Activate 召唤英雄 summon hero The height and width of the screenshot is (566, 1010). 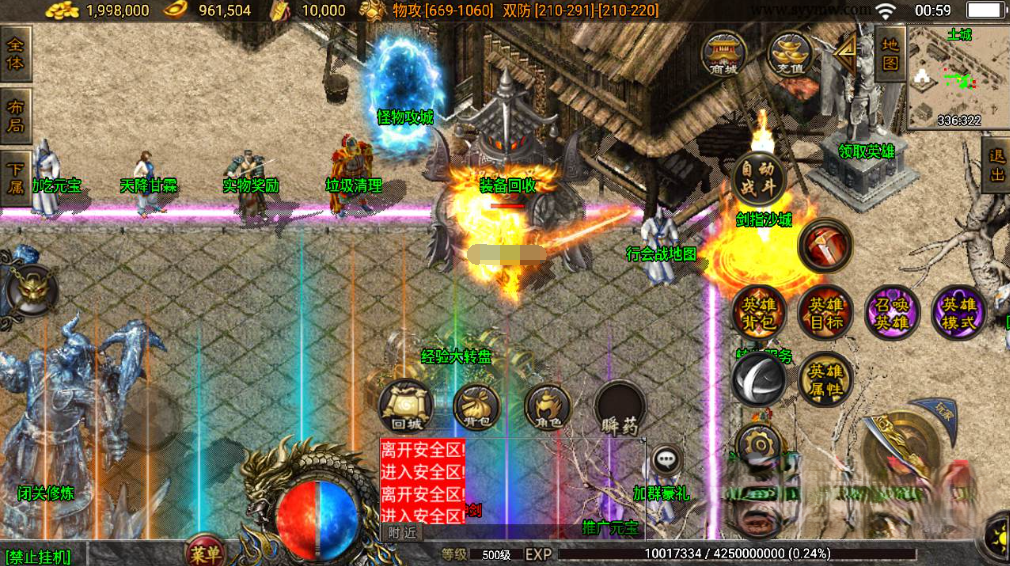[x=891, y=312]
